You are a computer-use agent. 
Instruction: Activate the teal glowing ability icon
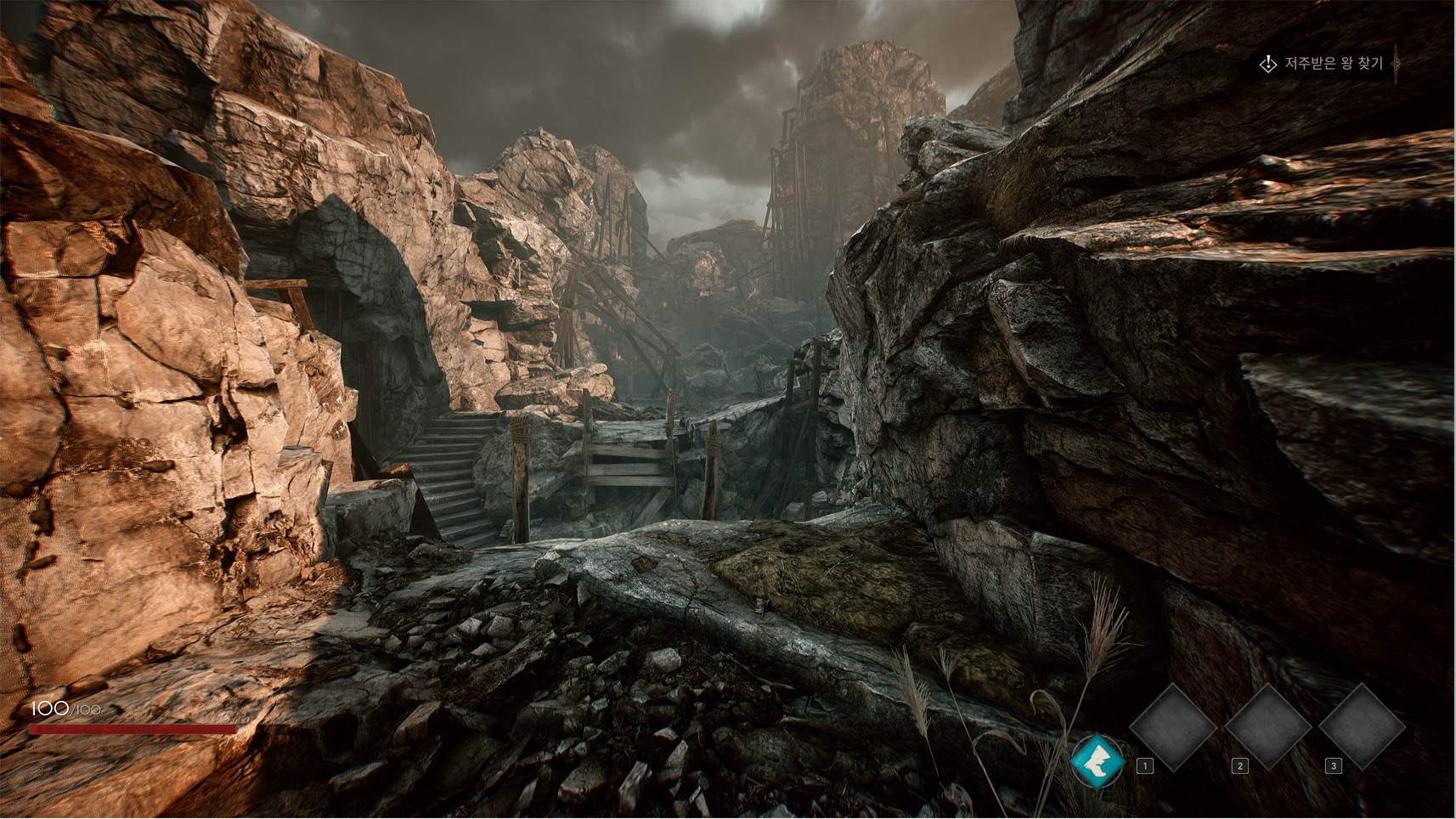coord(1097,760)
